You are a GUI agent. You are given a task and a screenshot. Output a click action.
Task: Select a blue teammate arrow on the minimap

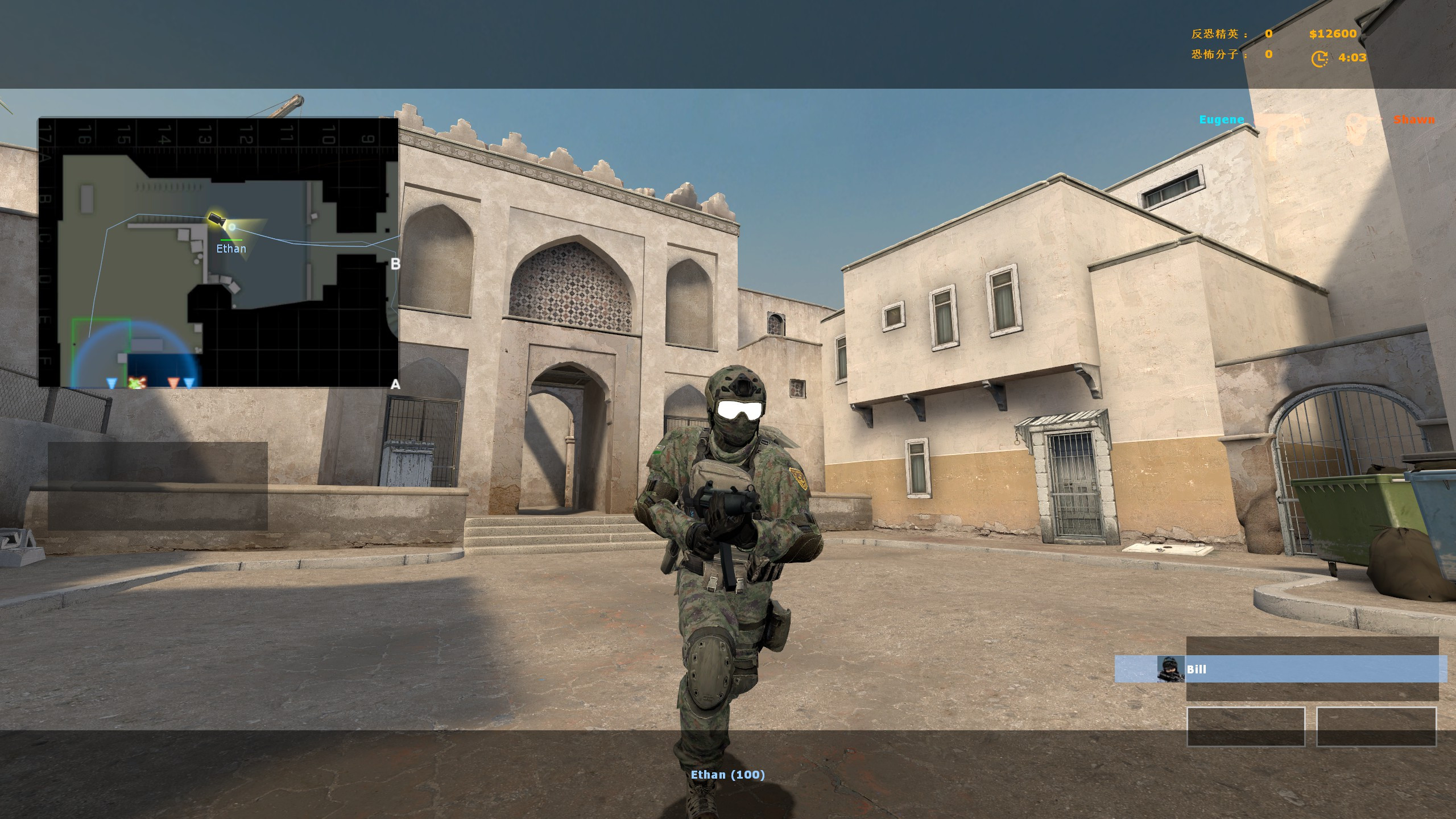click(x=111, y=383)
